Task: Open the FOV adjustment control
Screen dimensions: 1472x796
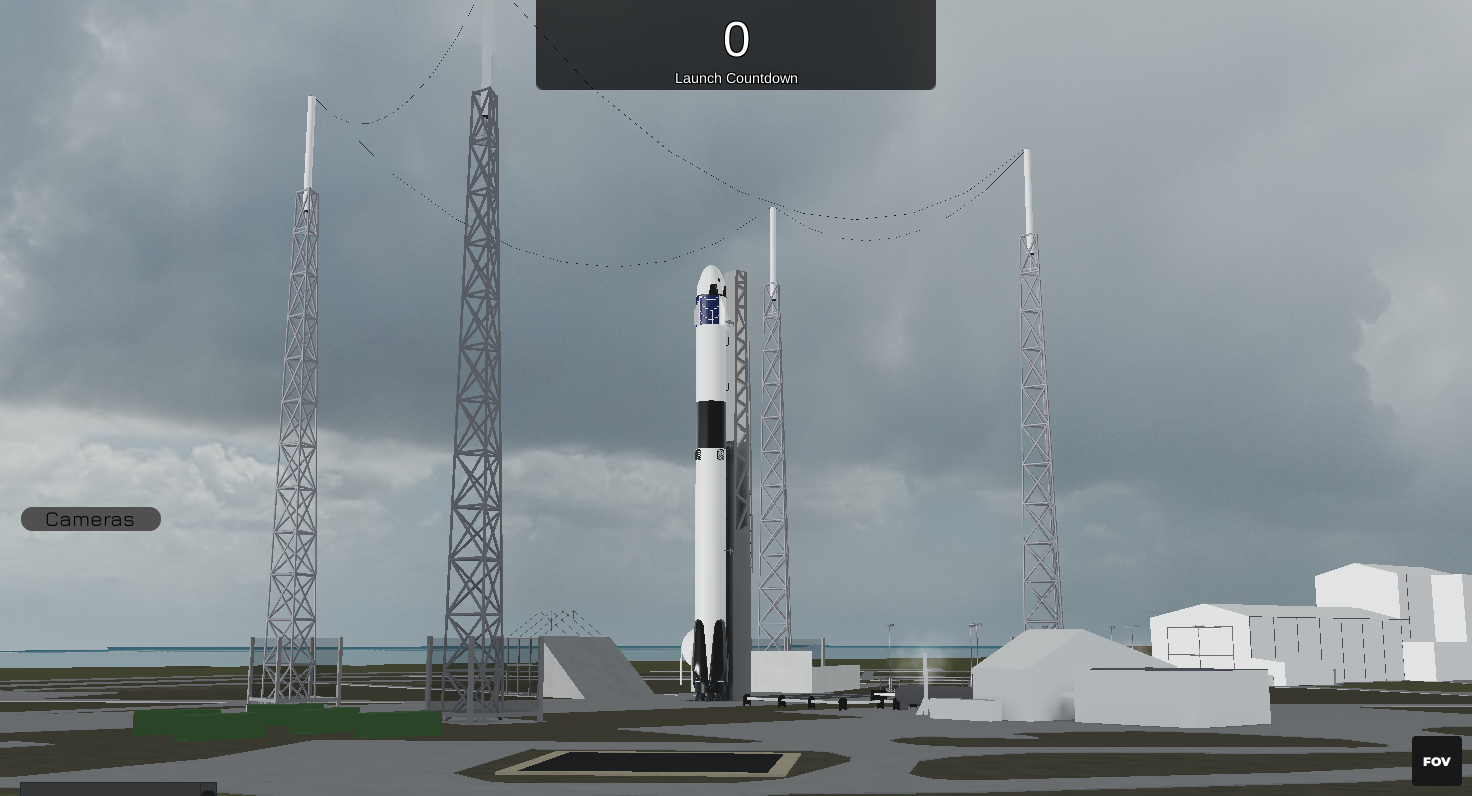Action: pos(1436,760)
